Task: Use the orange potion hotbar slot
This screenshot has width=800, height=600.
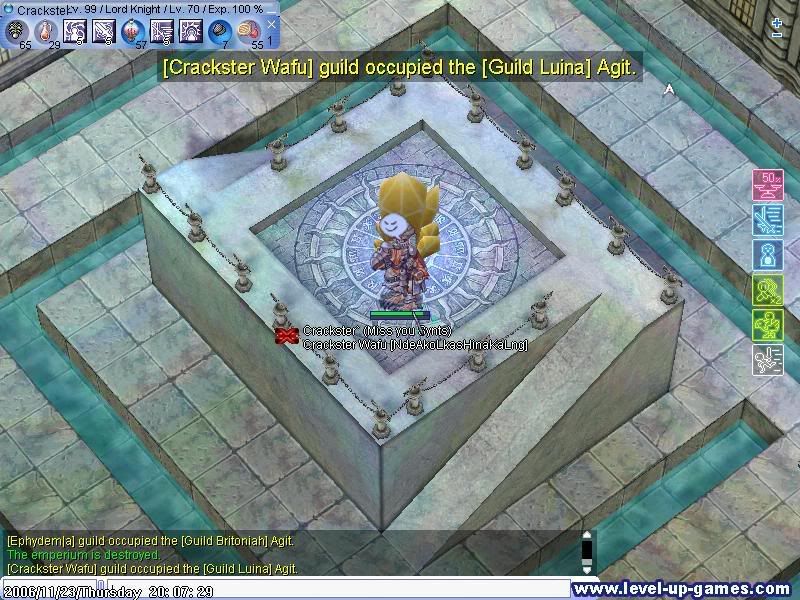Action: 46,32
